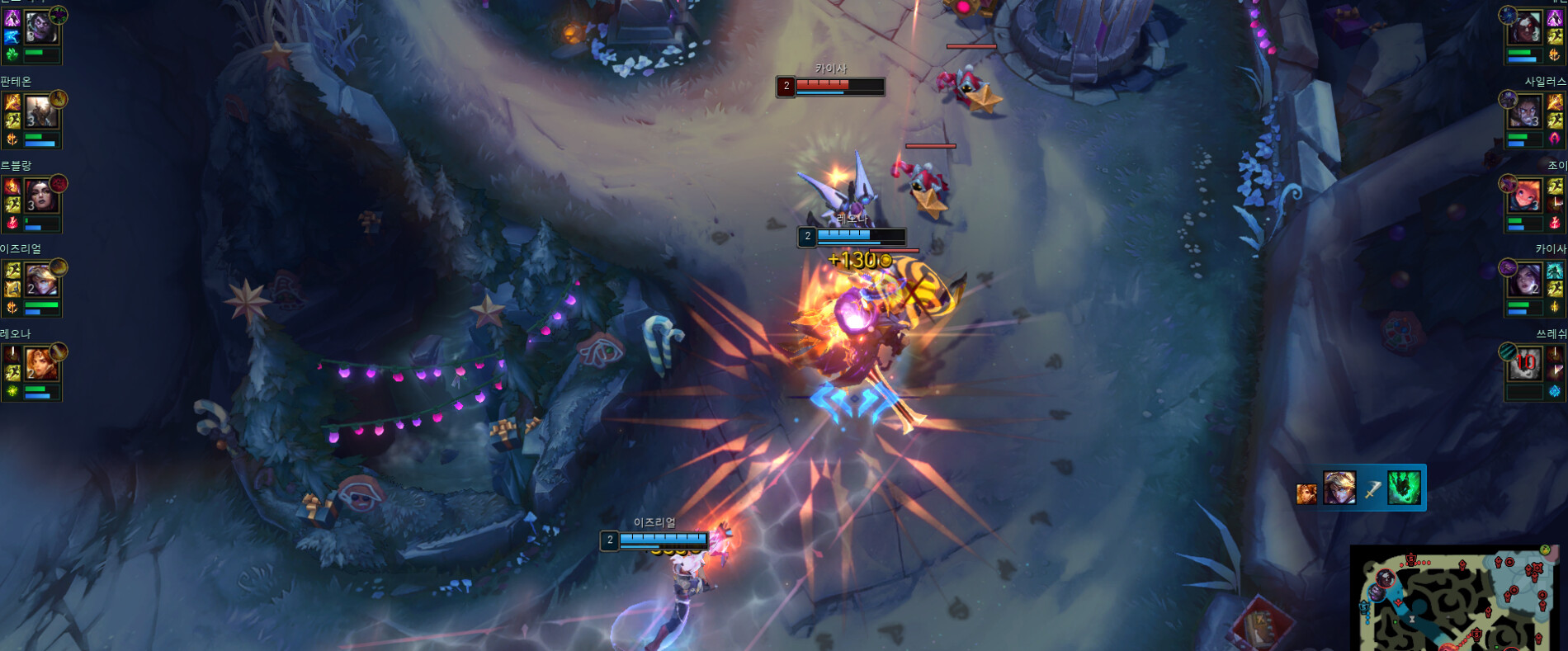Choose Kai'Sa's portrait in the team list
The width and height of the screenshot is (1568, 651).
pyautogui.click(x=1526, y=281)
